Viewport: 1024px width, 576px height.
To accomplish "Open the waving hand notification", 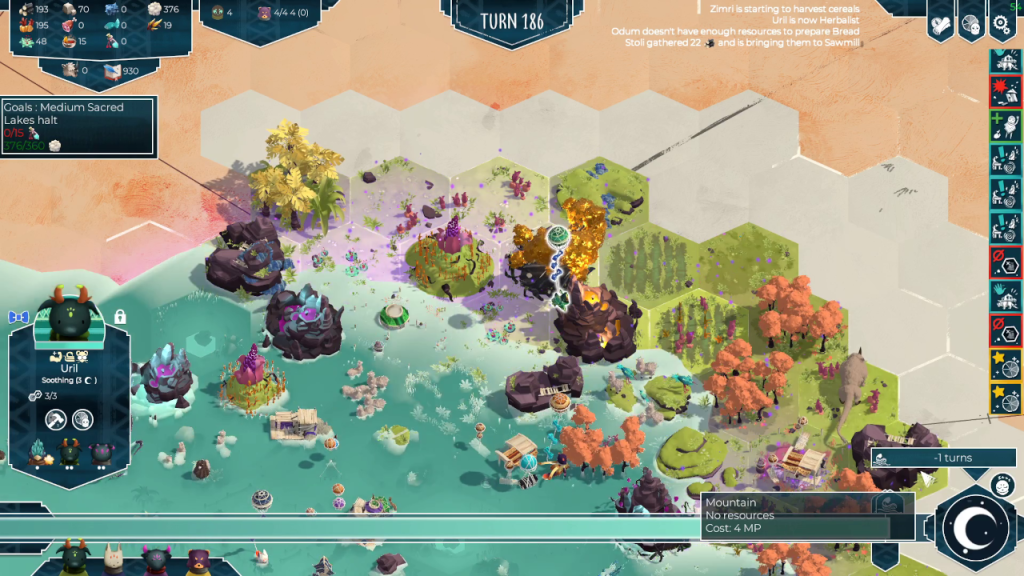I will (1005, 296).
